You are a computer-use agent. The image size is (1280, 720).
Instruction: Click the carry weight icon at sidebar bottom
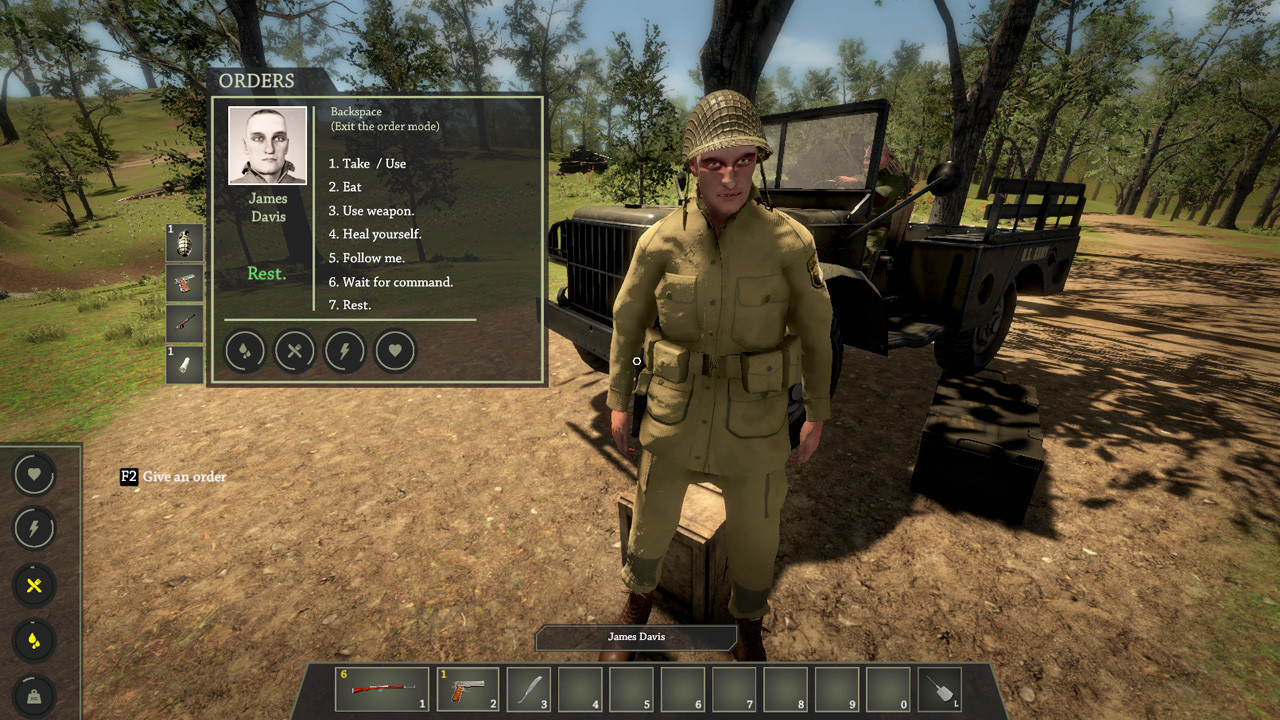click(33, 694)
